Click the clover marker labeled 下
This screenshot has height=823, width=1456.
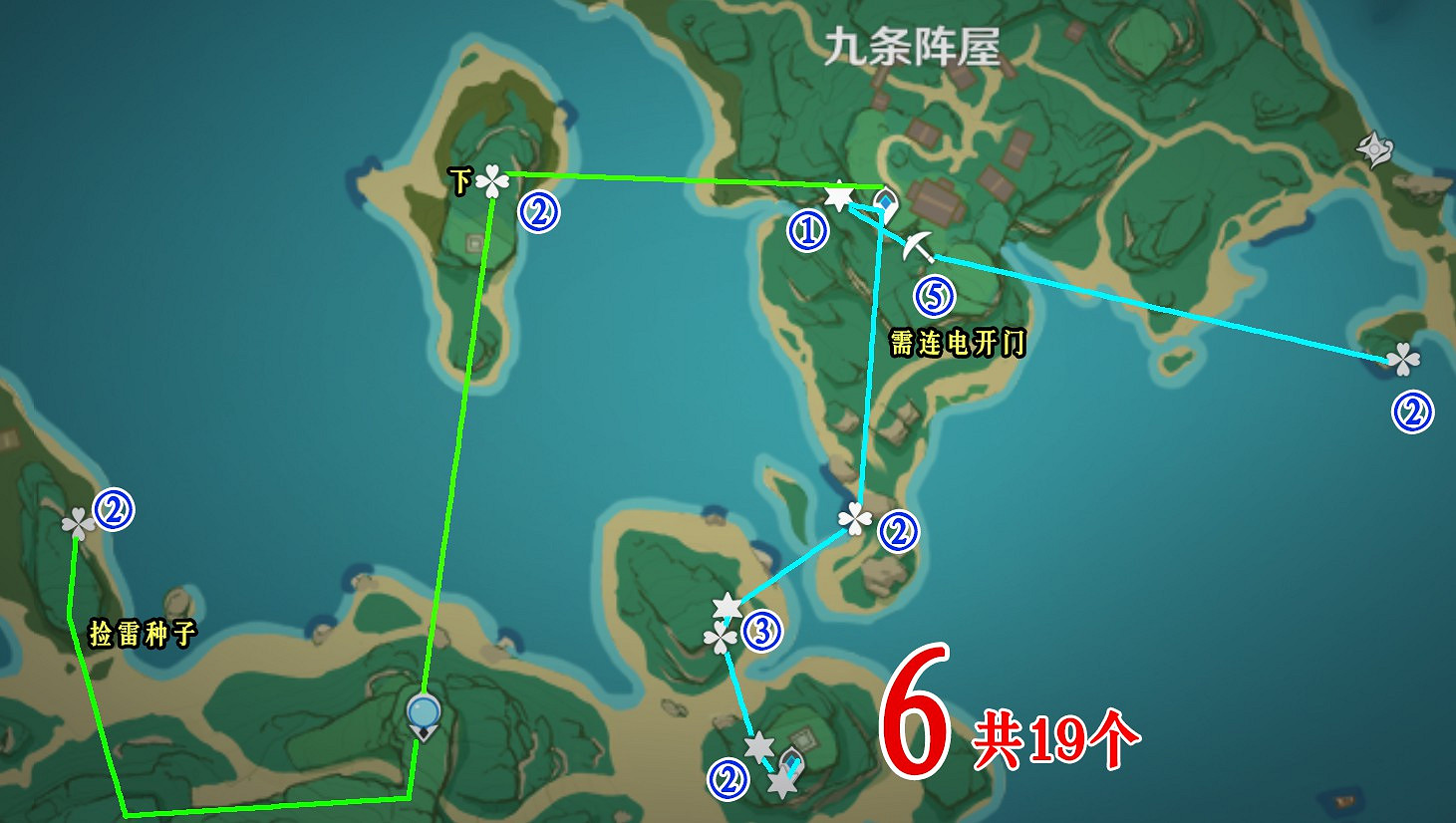(x=491, y=182)
